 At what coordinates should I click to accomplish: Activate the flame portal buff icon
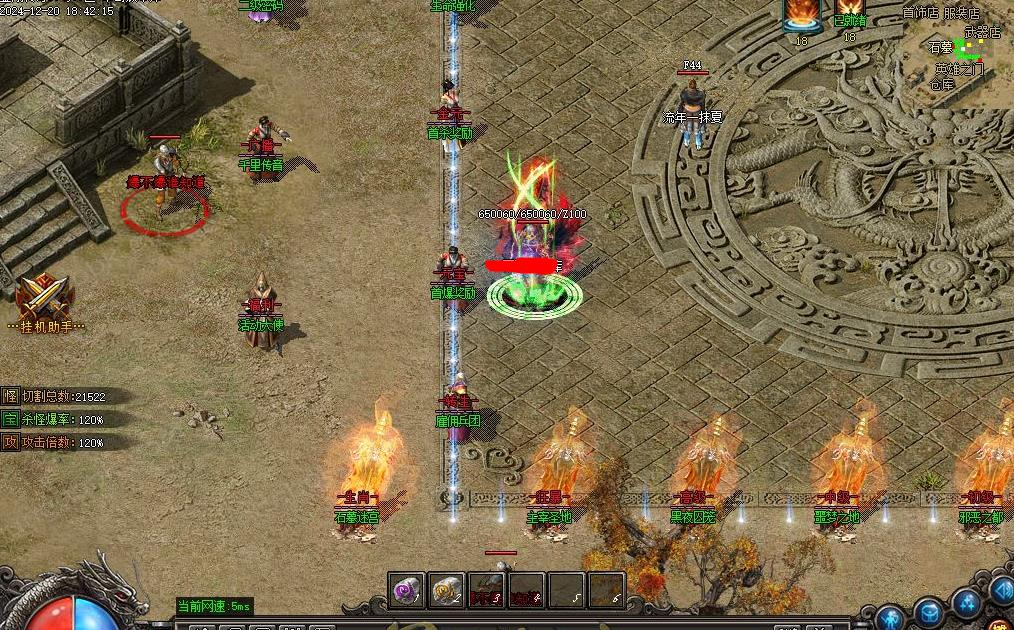(x=801, y=15)
